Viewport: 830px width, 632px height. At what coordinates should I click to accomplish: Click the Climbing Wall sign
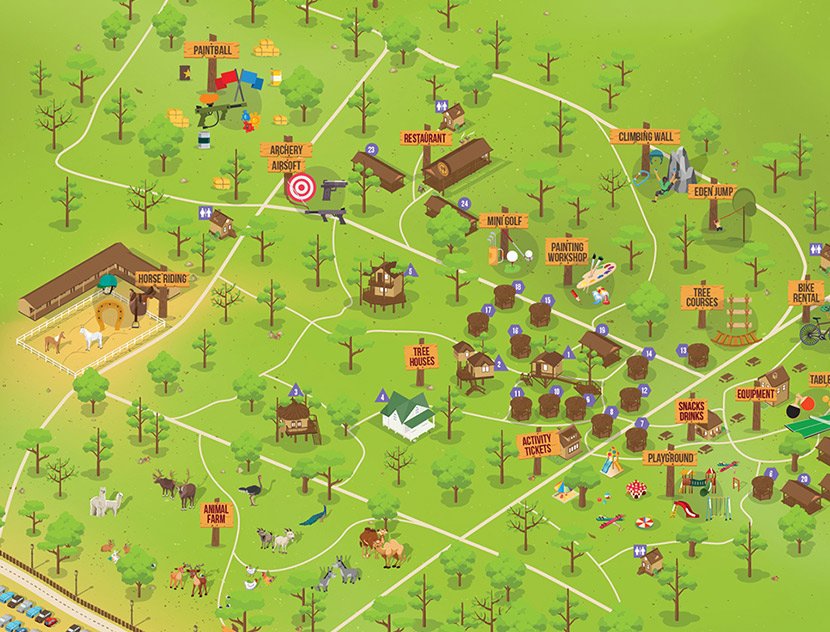point(644,136)
